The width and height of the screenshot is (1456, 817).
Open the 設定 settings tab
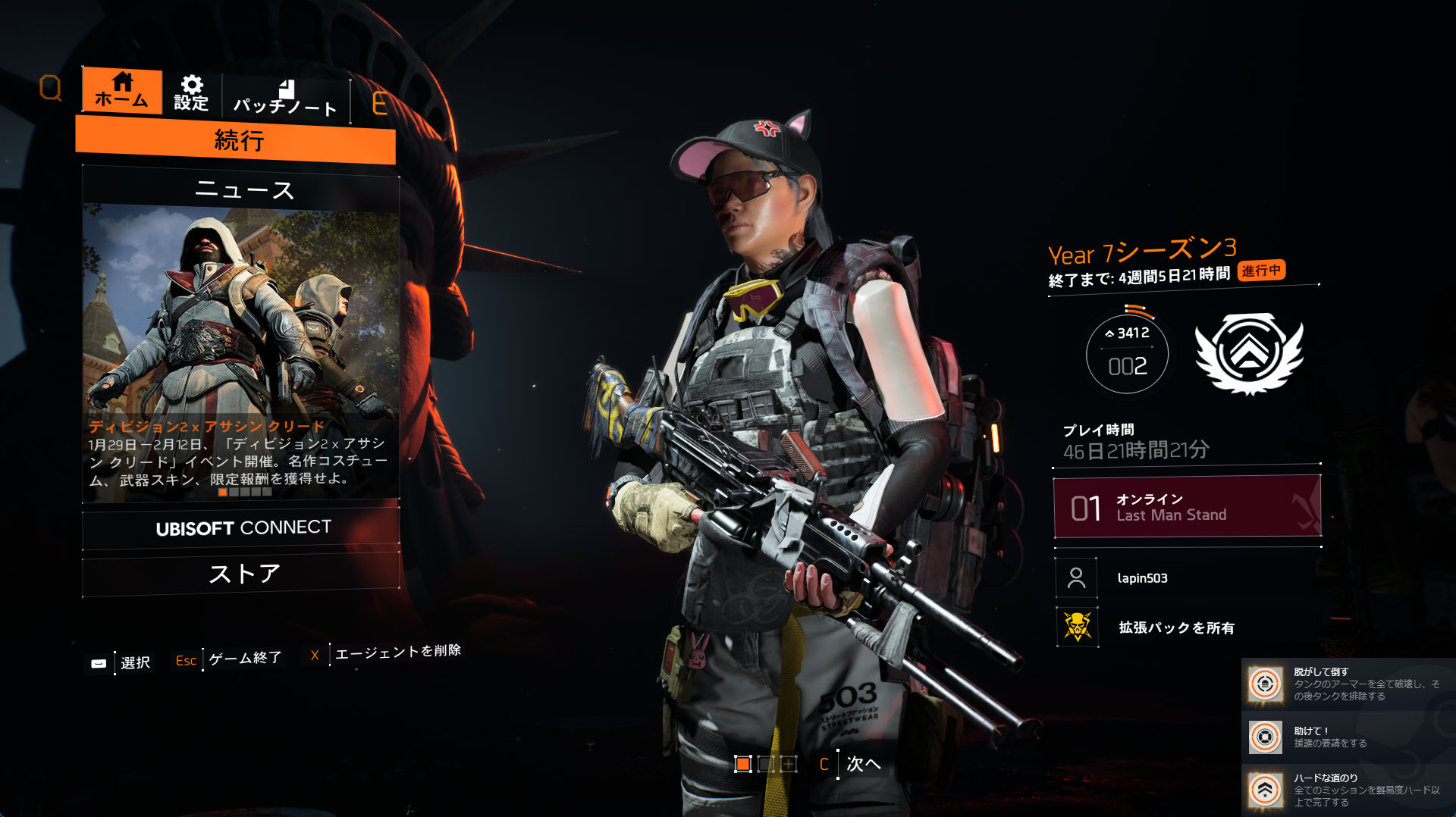click(x=191, y=93)
